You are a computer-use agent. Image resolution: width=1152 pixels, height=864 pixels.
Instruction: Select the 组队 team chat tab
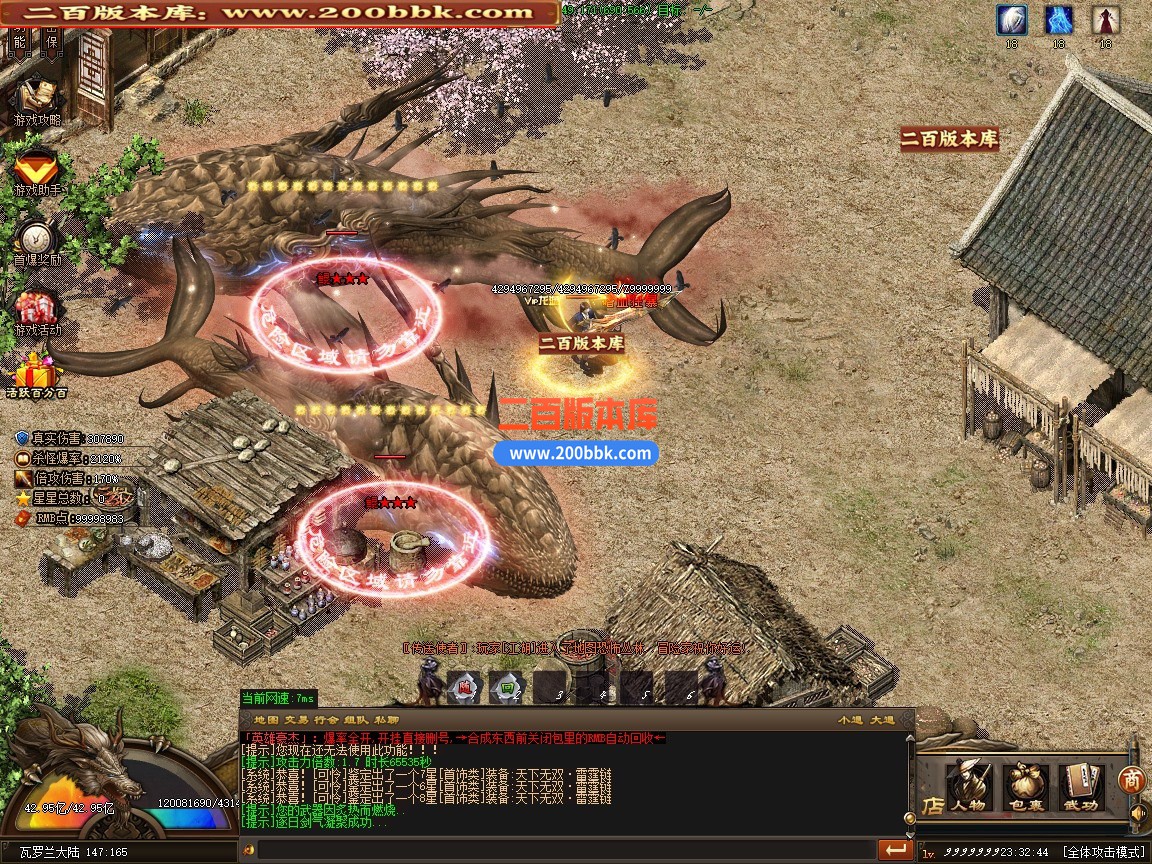click(x=357, y=719)
